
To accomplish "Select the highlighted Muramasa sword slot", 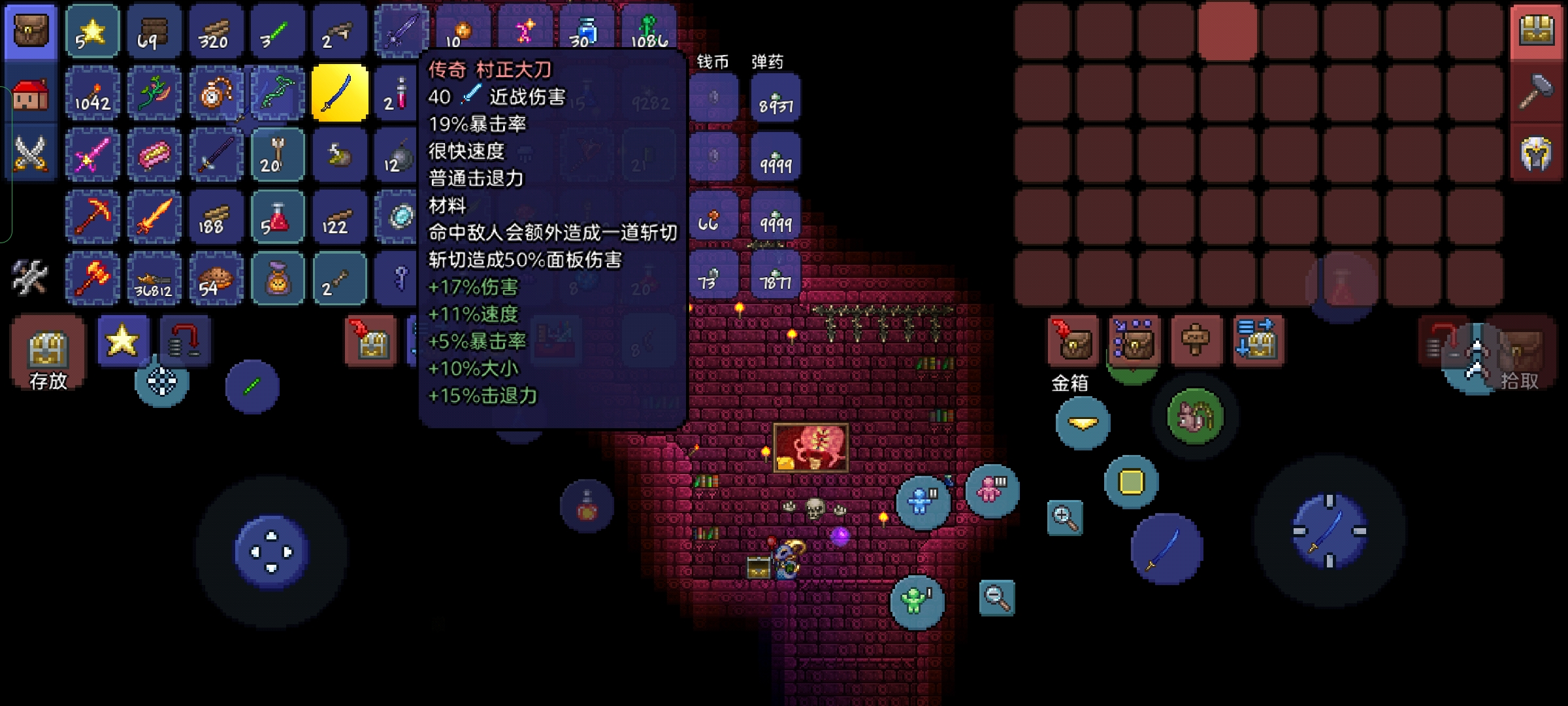I will (x=340, y=93).
